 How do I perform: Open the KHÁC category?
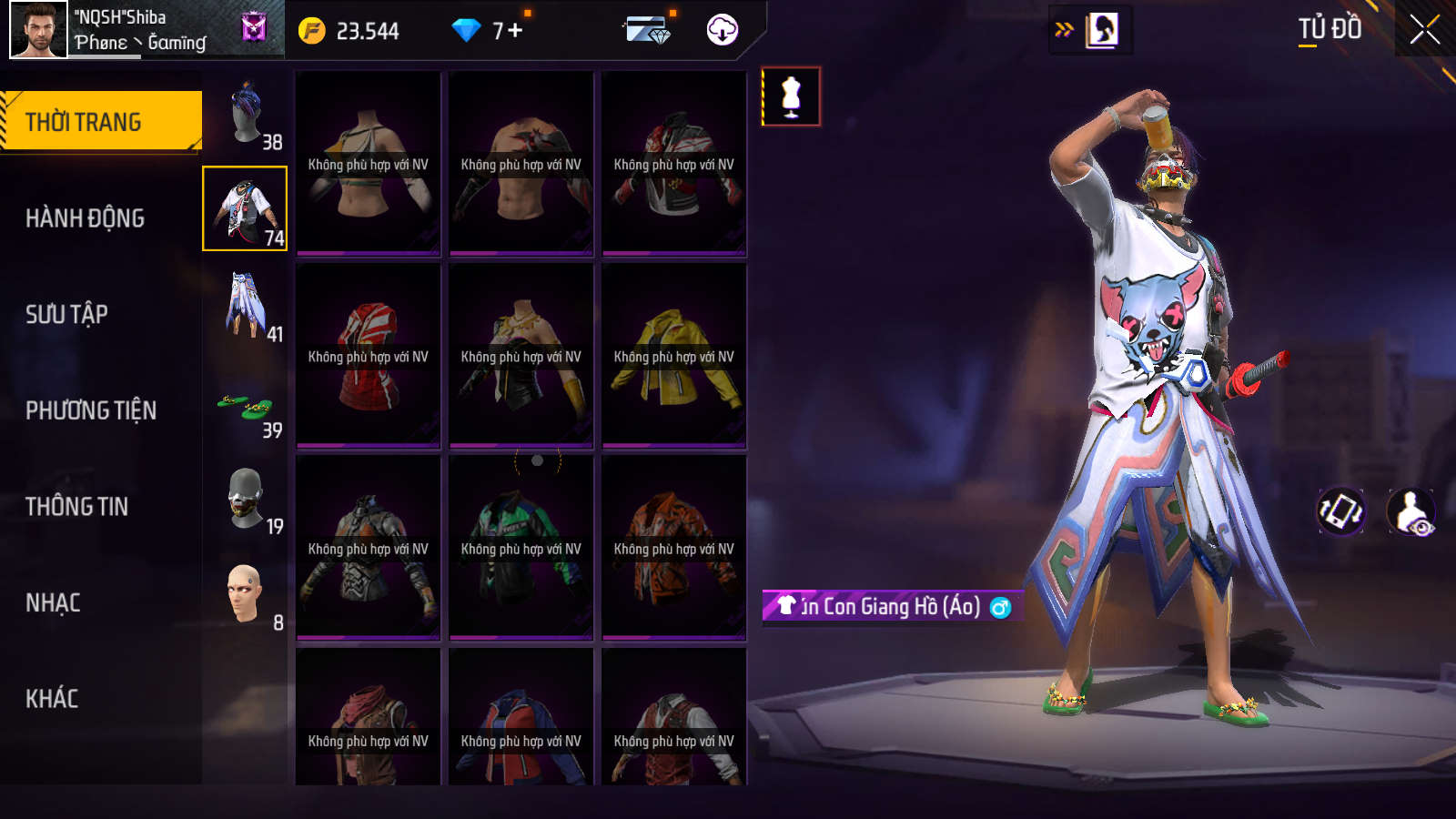tap(52, 699)
